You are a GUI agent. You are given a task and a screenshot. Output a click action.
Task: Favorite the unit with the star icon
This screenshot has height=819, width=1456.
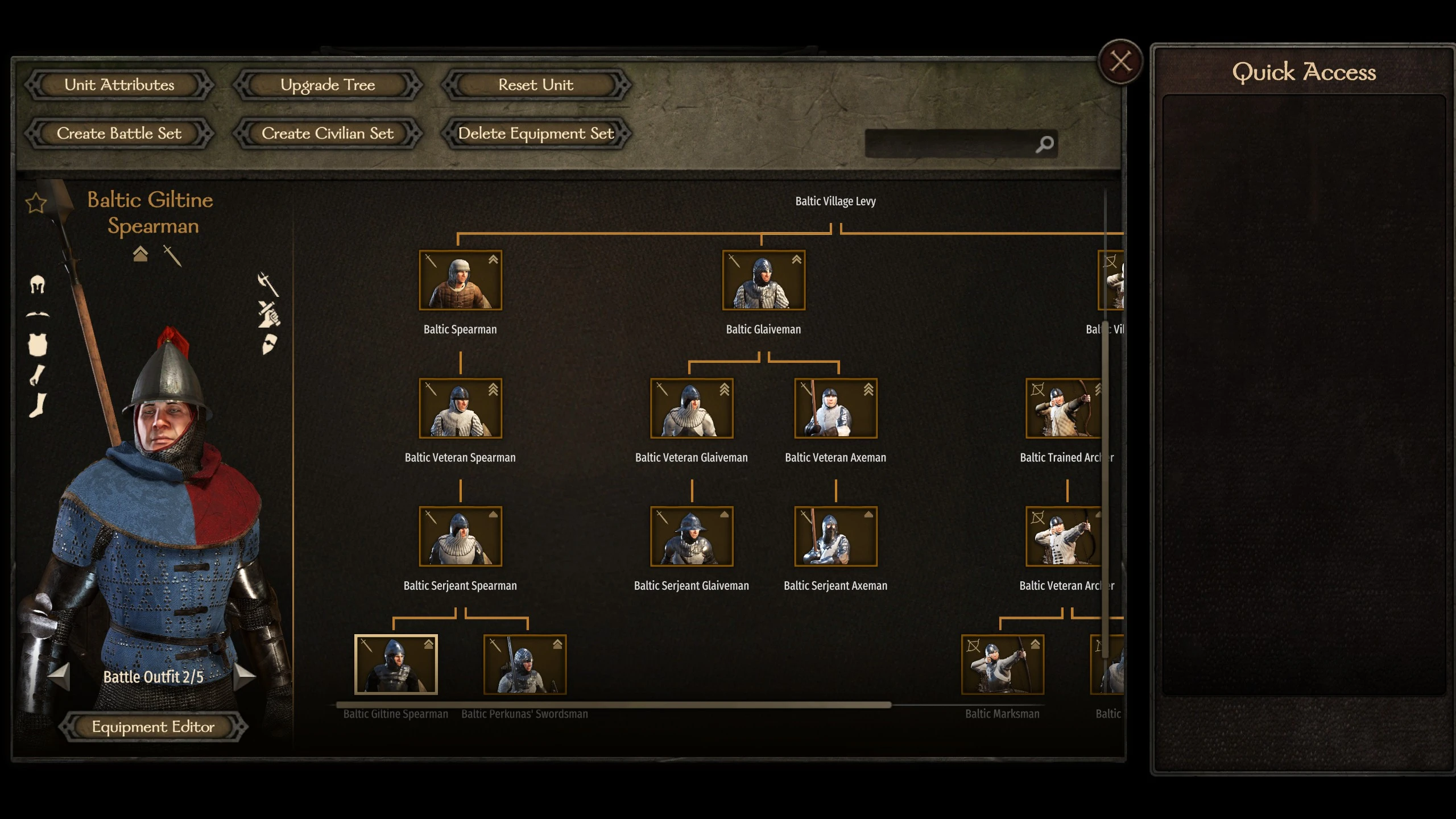click(x=36, y=203)
